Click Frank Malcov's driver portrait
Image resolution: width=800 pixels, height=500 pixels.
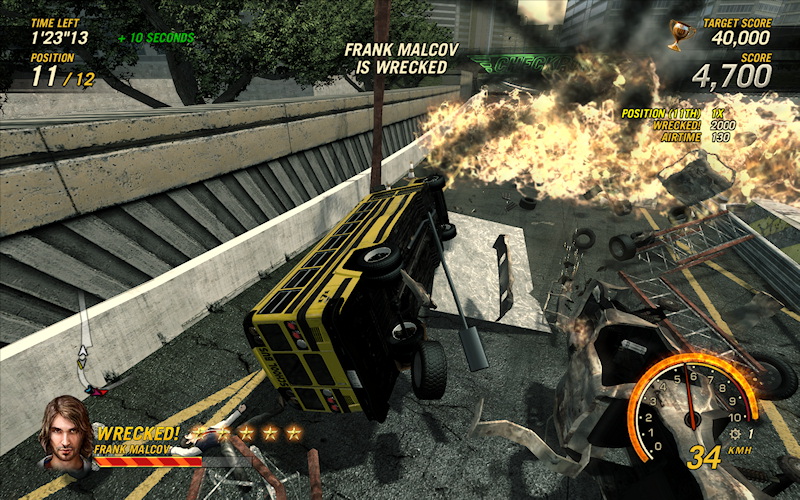67,432
